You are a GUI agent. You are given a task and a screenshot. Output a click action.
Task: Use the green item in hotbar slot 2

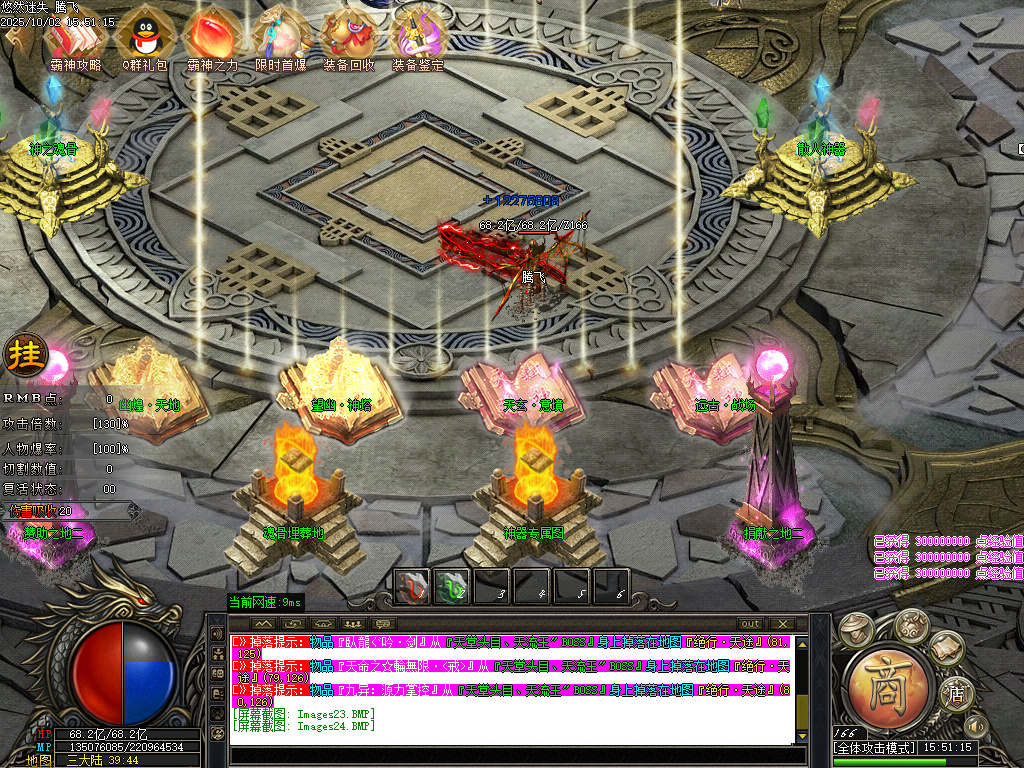[x=452, y=586]
